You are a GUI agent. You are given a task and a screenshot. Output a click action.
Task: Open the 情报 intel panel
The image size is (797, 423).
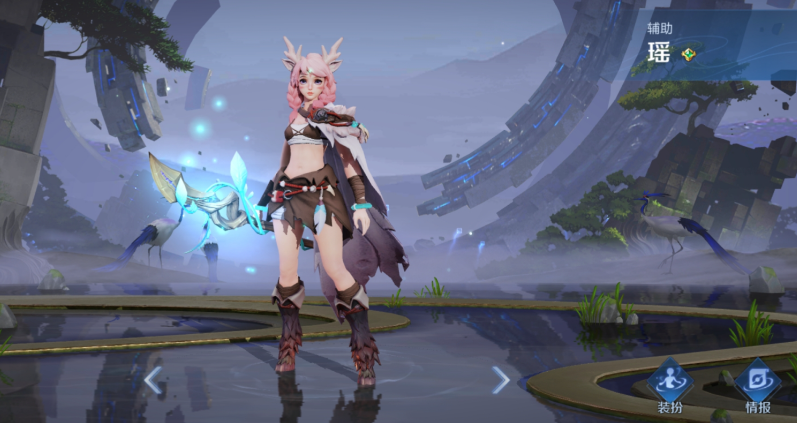[757, 383]
